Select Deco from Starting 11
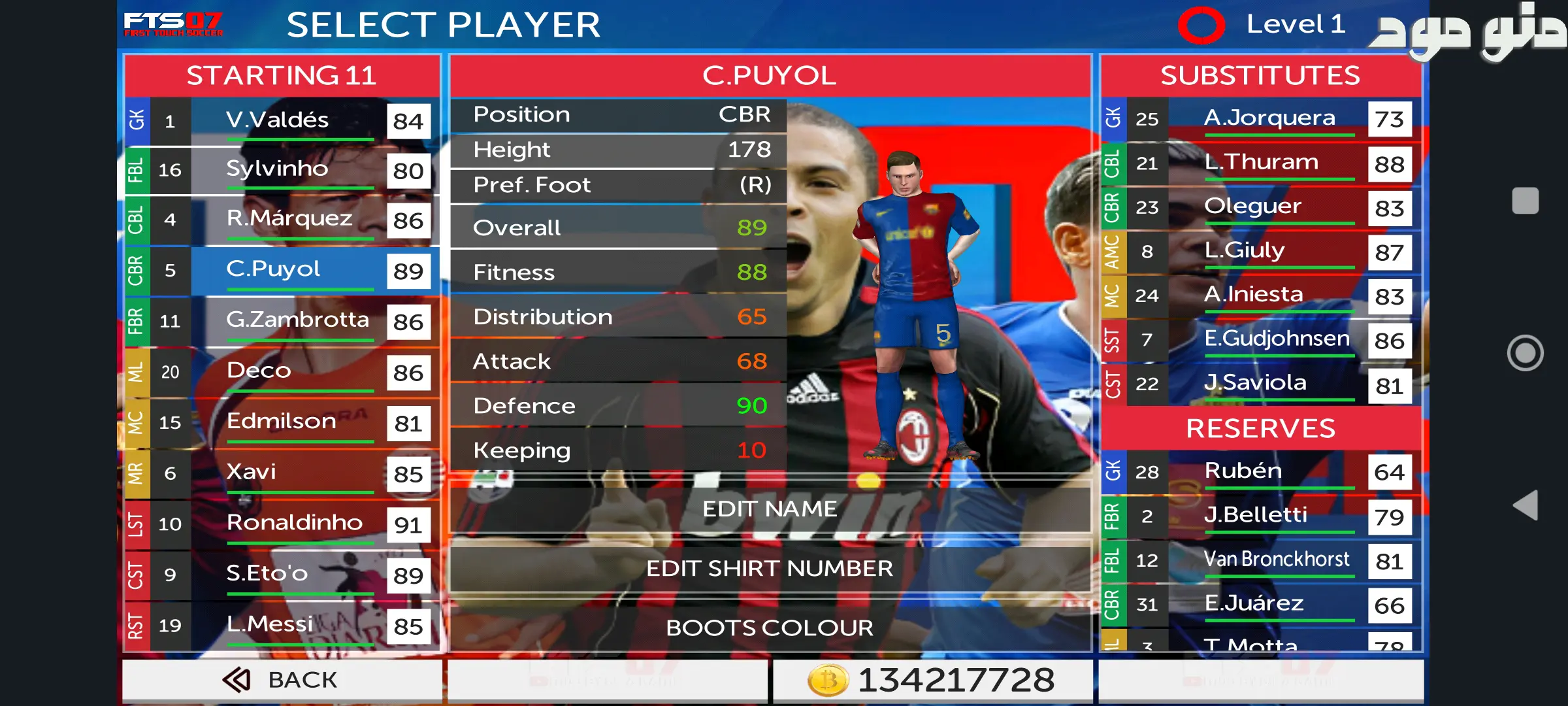Image resolution: width=1568 pixels, height=706 pixels. 281,372
